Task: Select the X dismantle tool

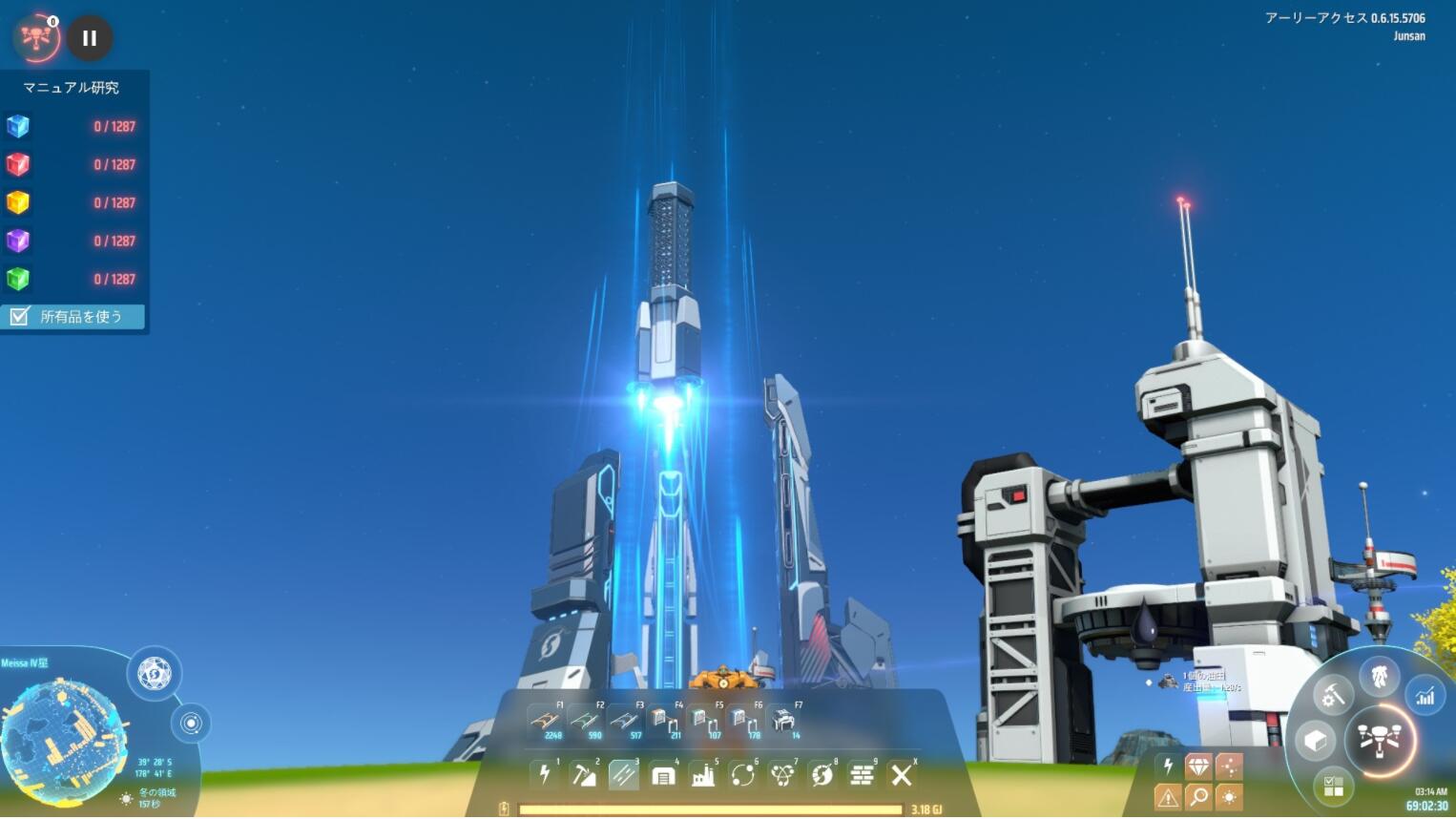Action: click(x=902, y=775)
